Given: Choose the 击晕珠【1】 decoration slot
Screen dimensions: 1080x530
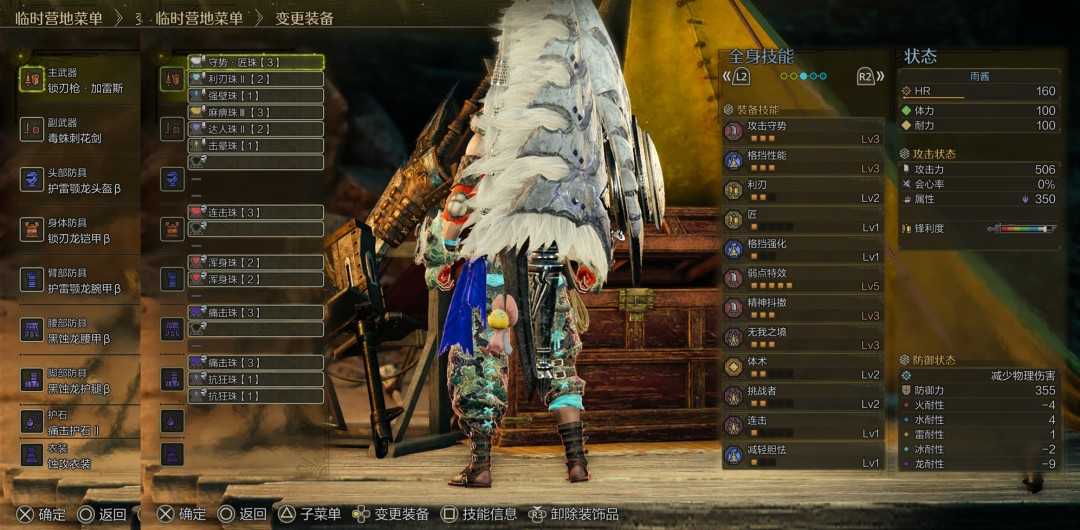Looking at the screenshot, I should click(x=256, y=145).
